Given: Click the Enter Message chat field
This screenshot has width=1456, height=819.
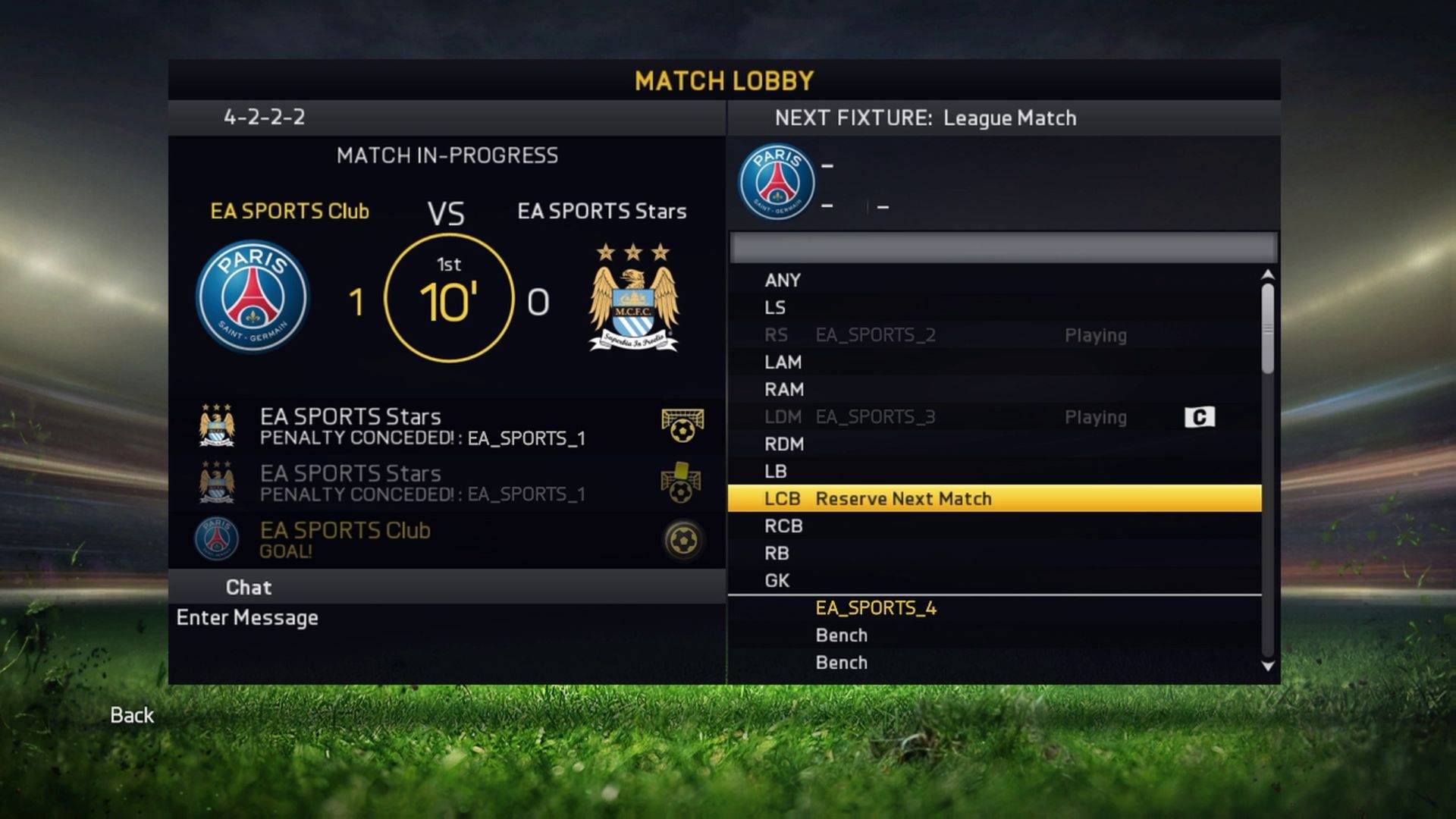Looking at the screenshot, I should pyautogui.click(x=247, y=618).
